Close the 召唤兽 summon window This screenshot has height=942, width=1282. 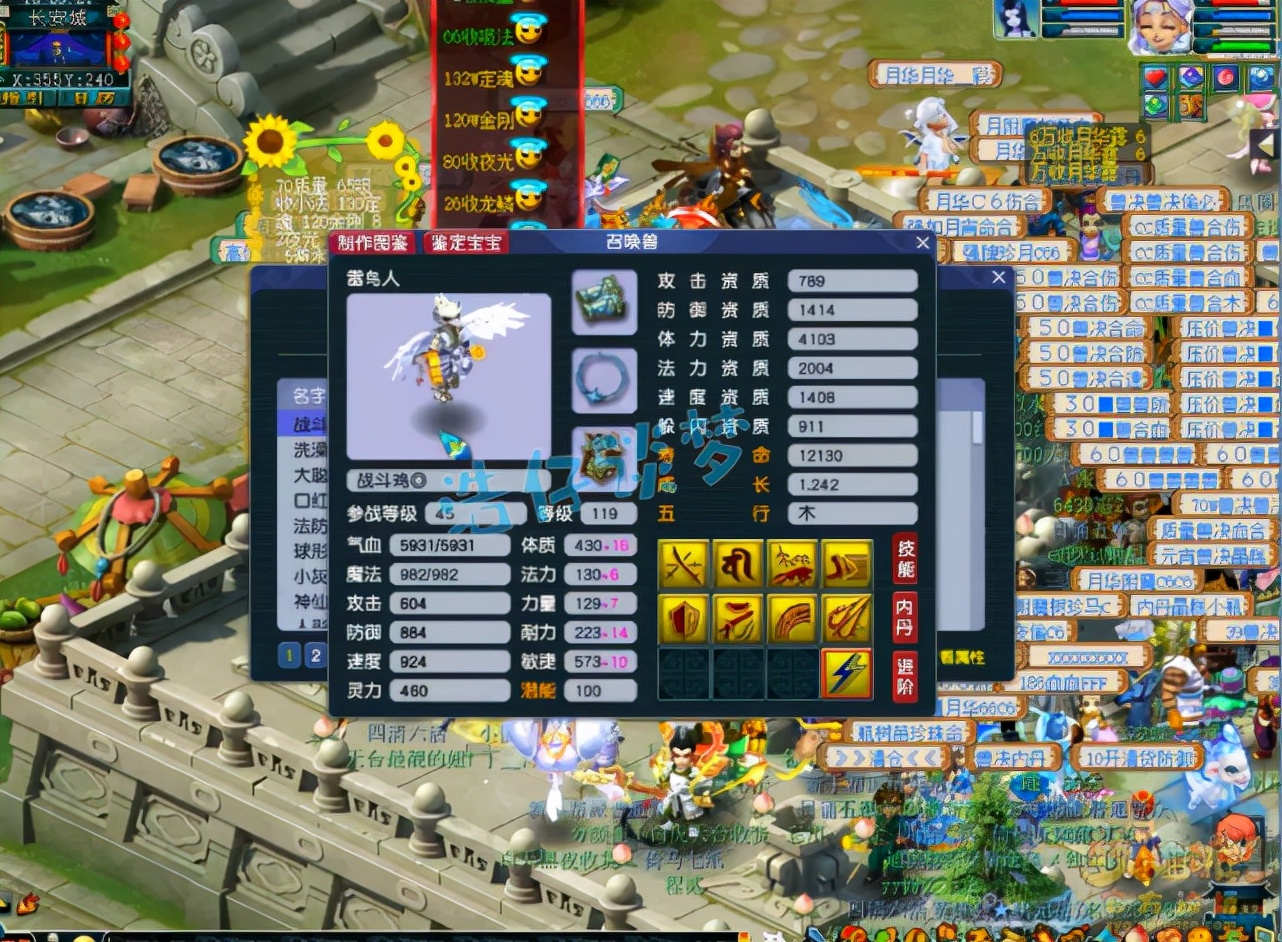click(x=922, y=243)
